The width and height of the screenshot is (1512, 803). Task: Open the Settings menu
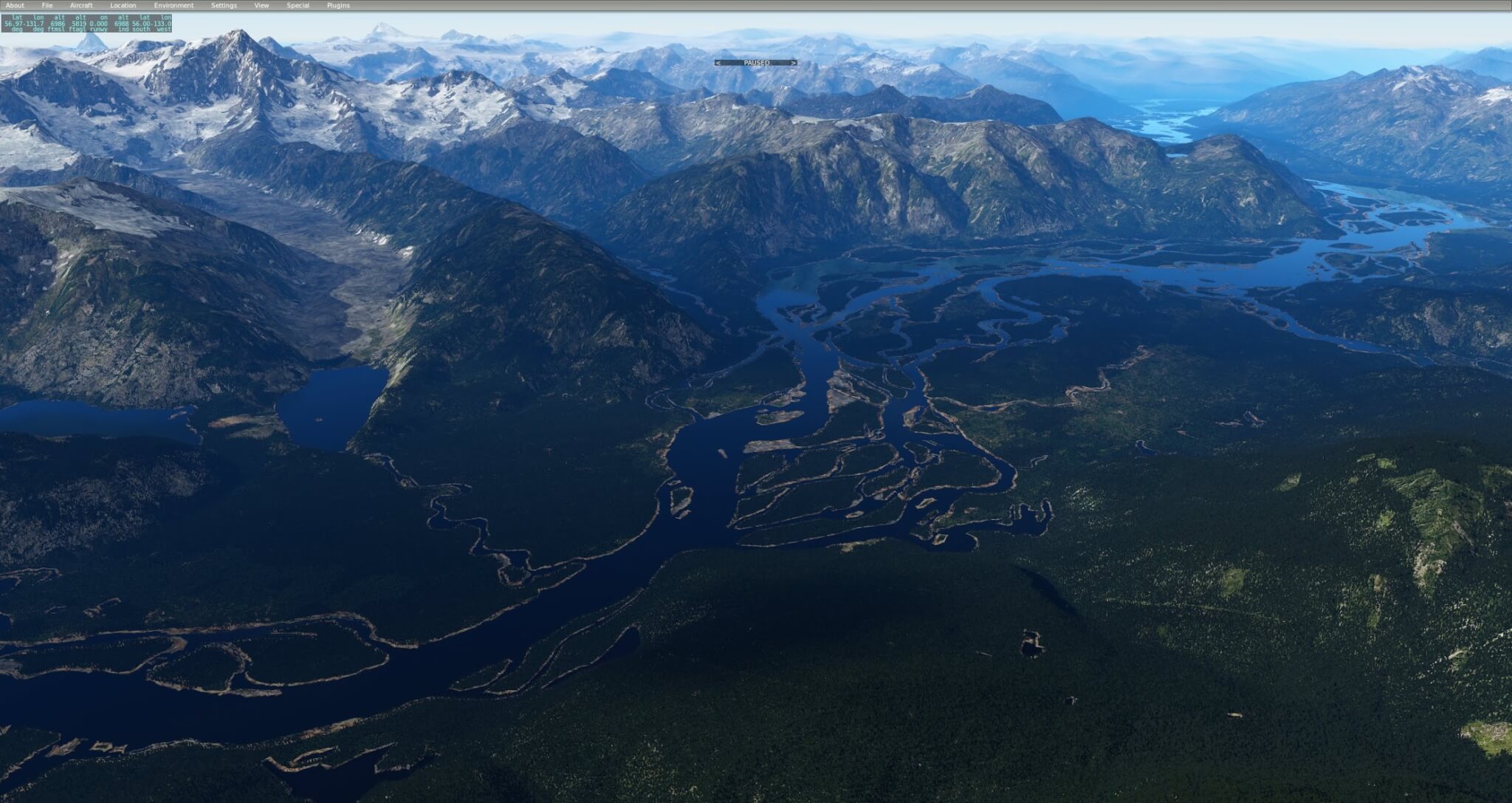224,4
